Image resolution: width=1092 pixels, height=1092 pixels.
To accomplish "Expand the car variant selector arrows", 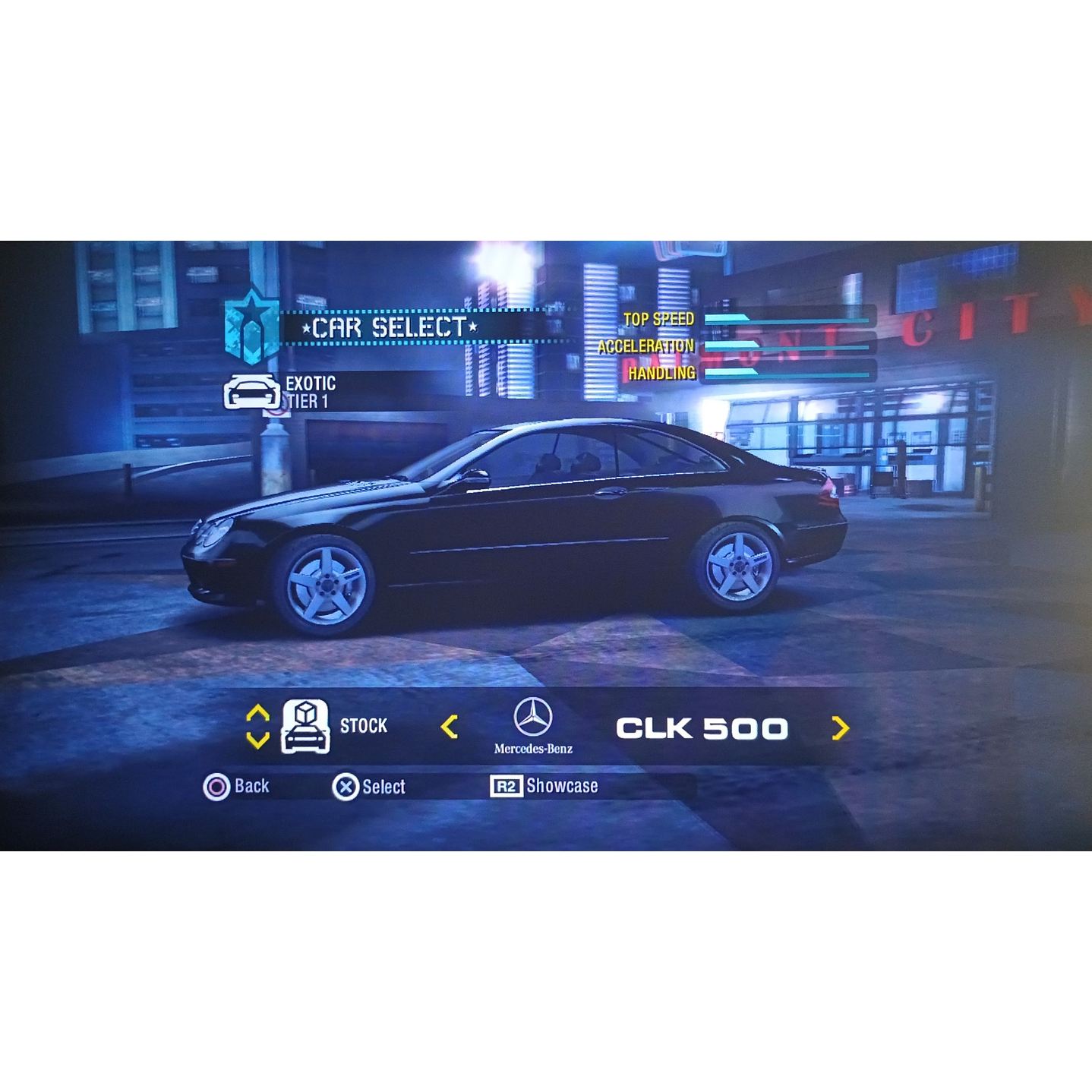I will (257, 724).
